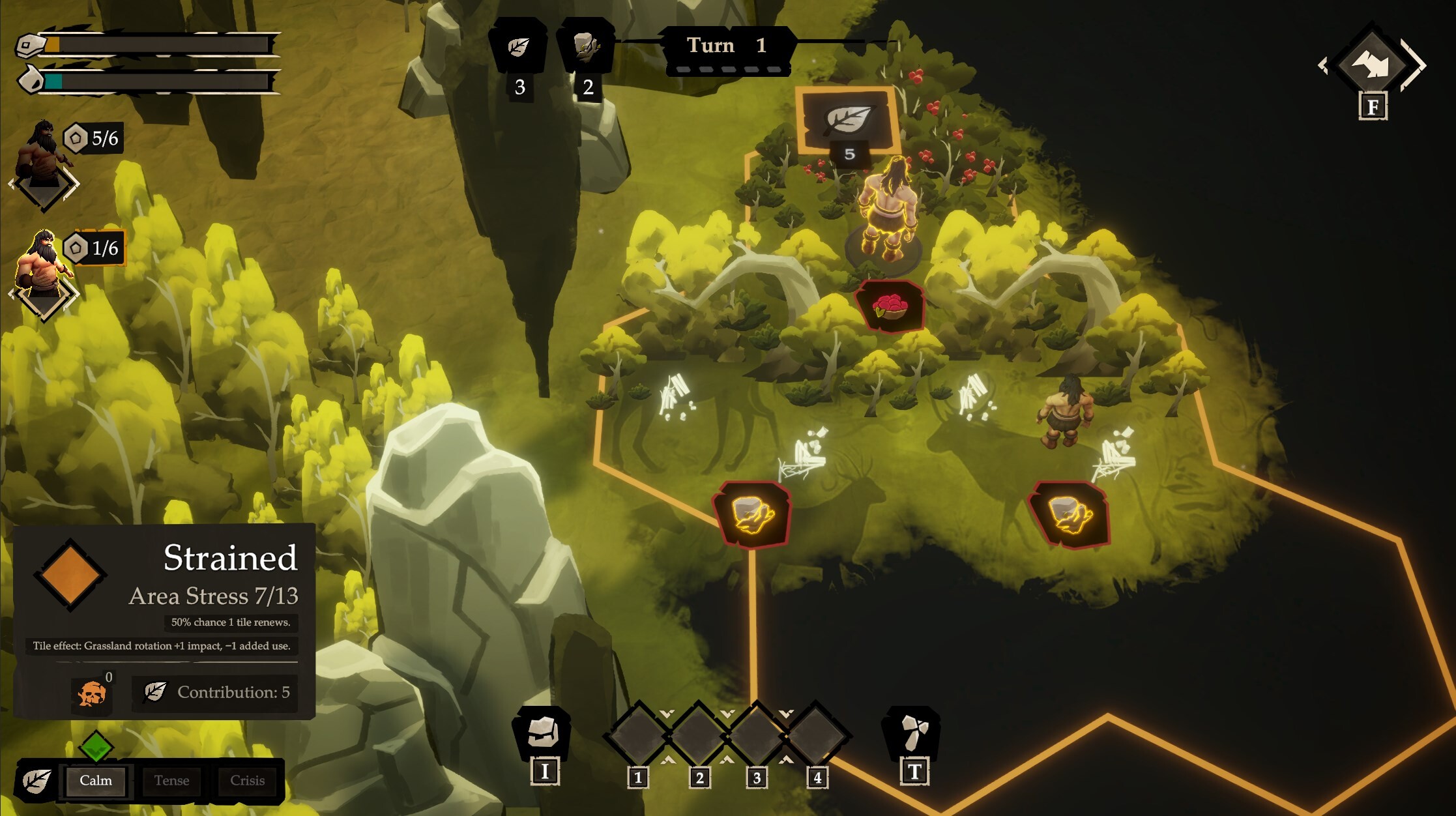Click the Turn 1 banner
The width and height of the screenshot is (1456, 816).
727,46
